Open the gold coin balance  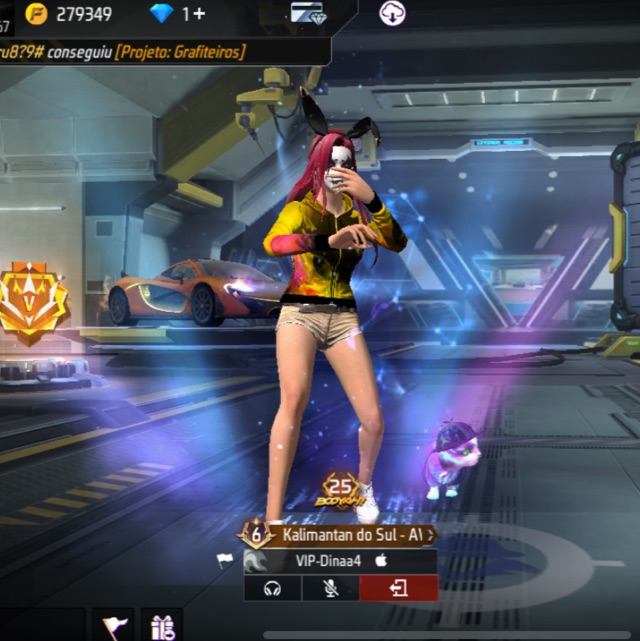[68, 14]
